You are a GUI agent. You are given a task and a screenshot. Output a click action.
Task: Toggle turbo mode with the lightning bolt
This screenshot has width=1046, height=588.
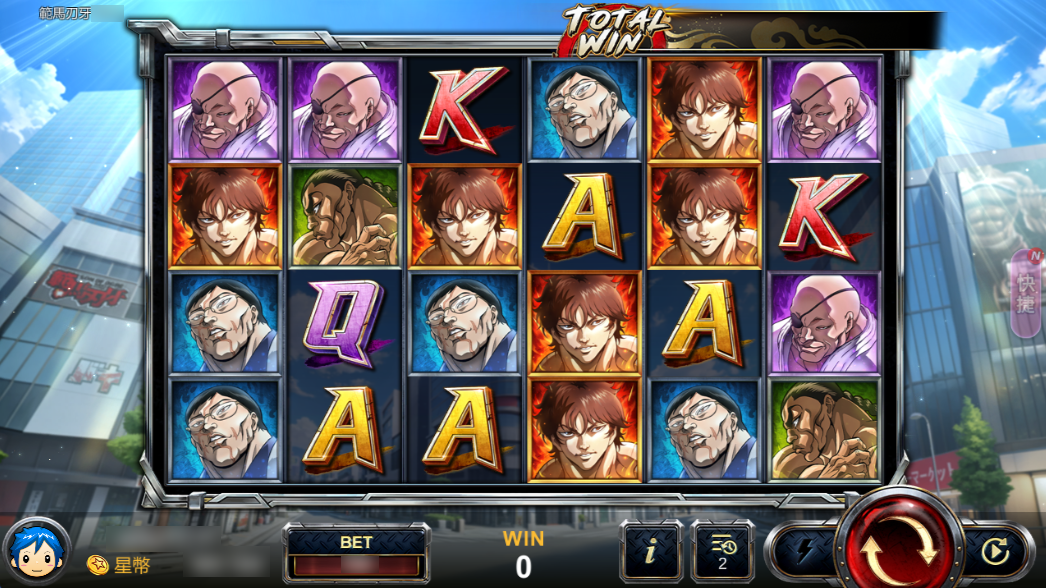pos(804,551)
